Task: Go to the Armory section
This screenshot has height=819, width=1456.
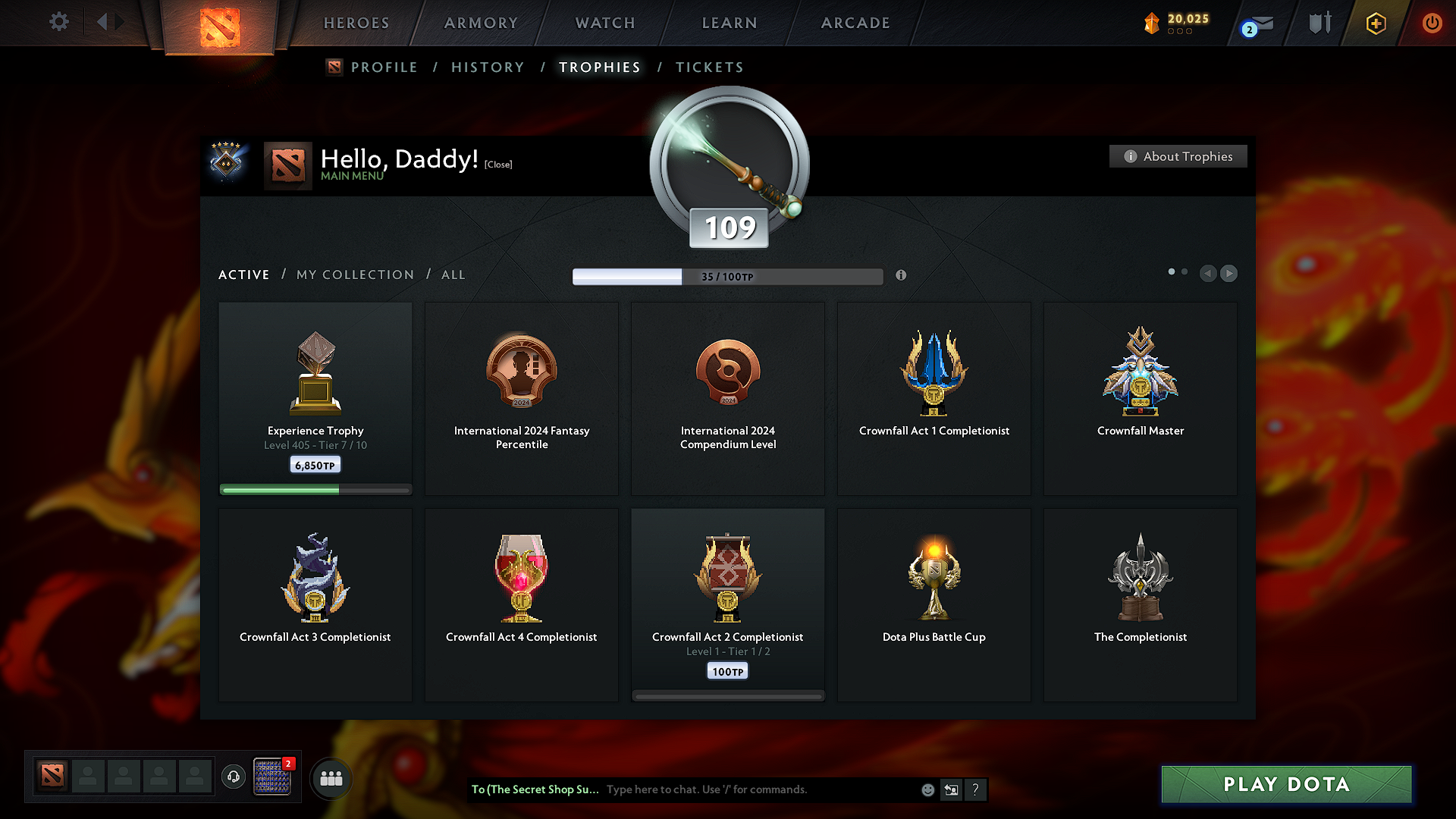Action: (481, 23)
